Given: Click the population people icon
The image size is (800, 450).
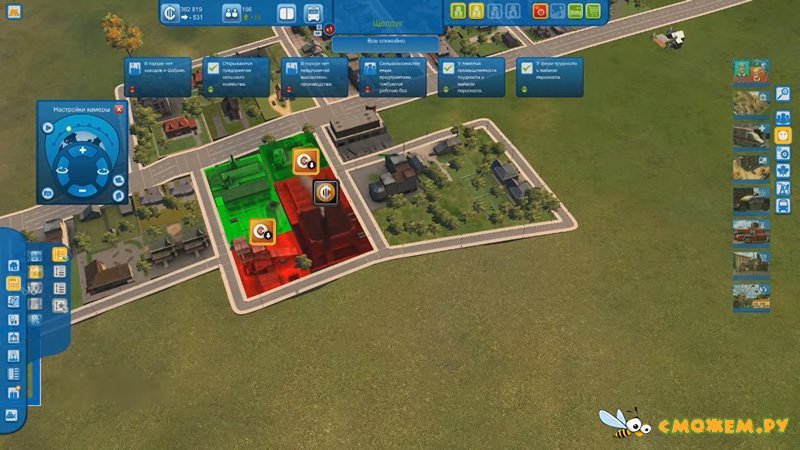Looking at the screenshot, I should (x=231, y=13).
